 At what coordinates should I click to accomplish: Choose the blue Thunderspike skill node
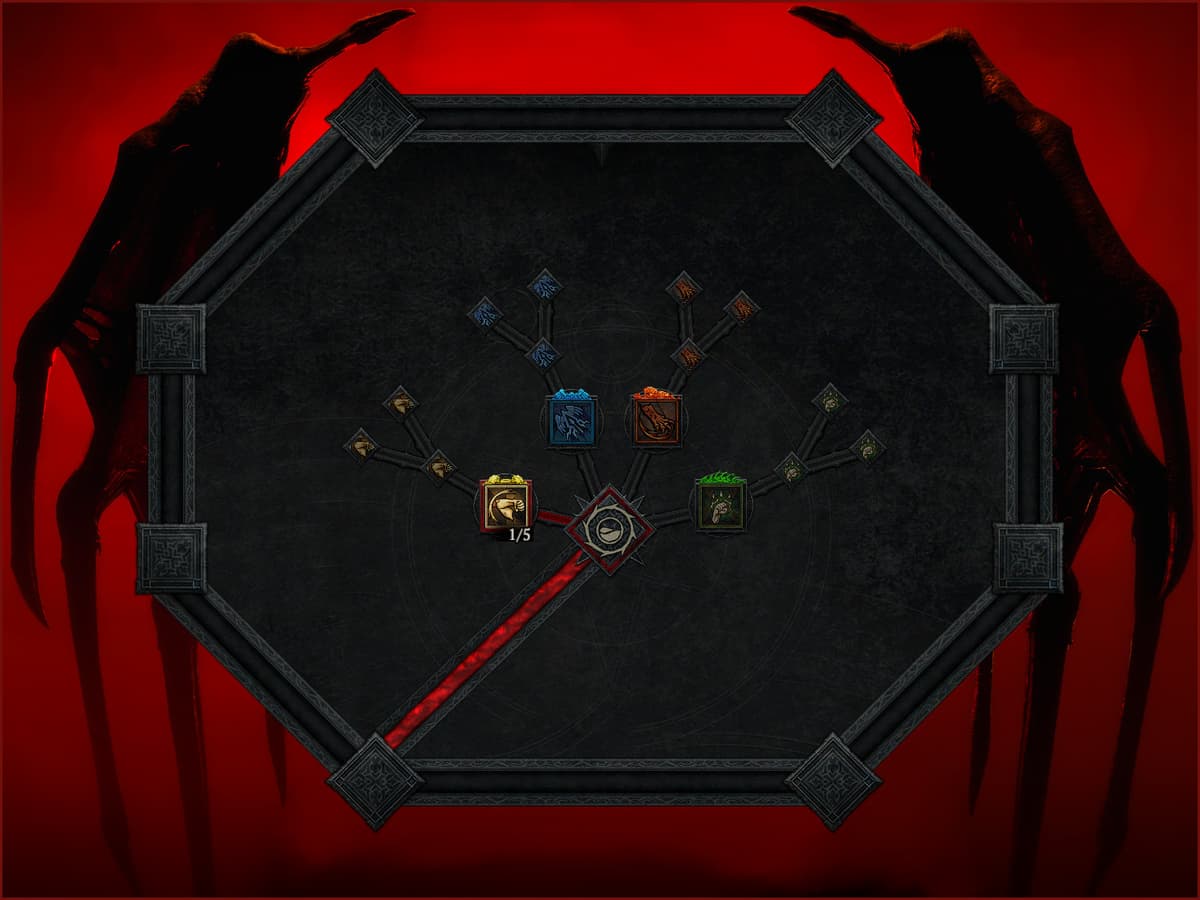(x=571, y=419)
